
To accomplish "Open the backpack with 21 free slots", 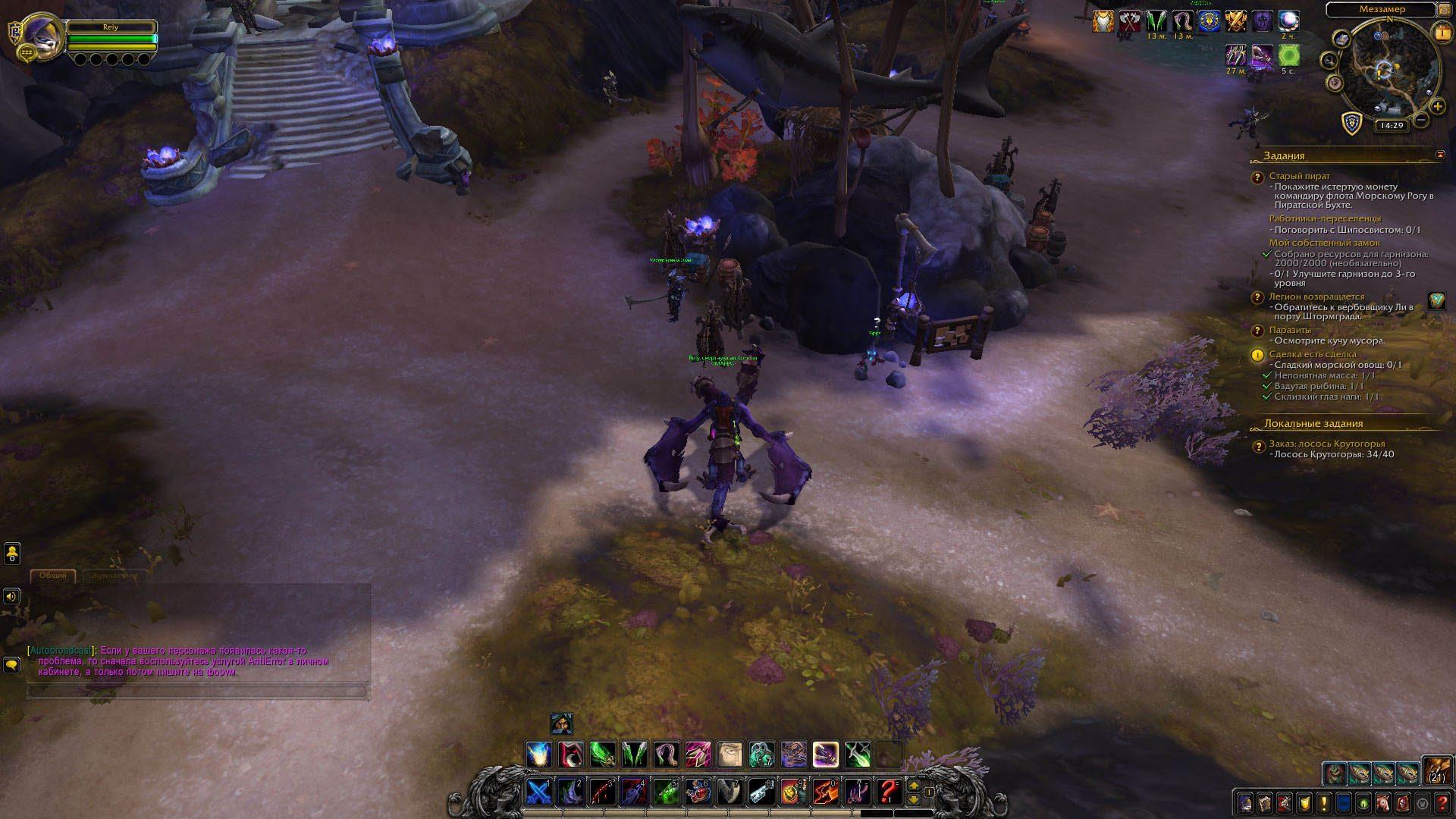I will point(1437,770).
